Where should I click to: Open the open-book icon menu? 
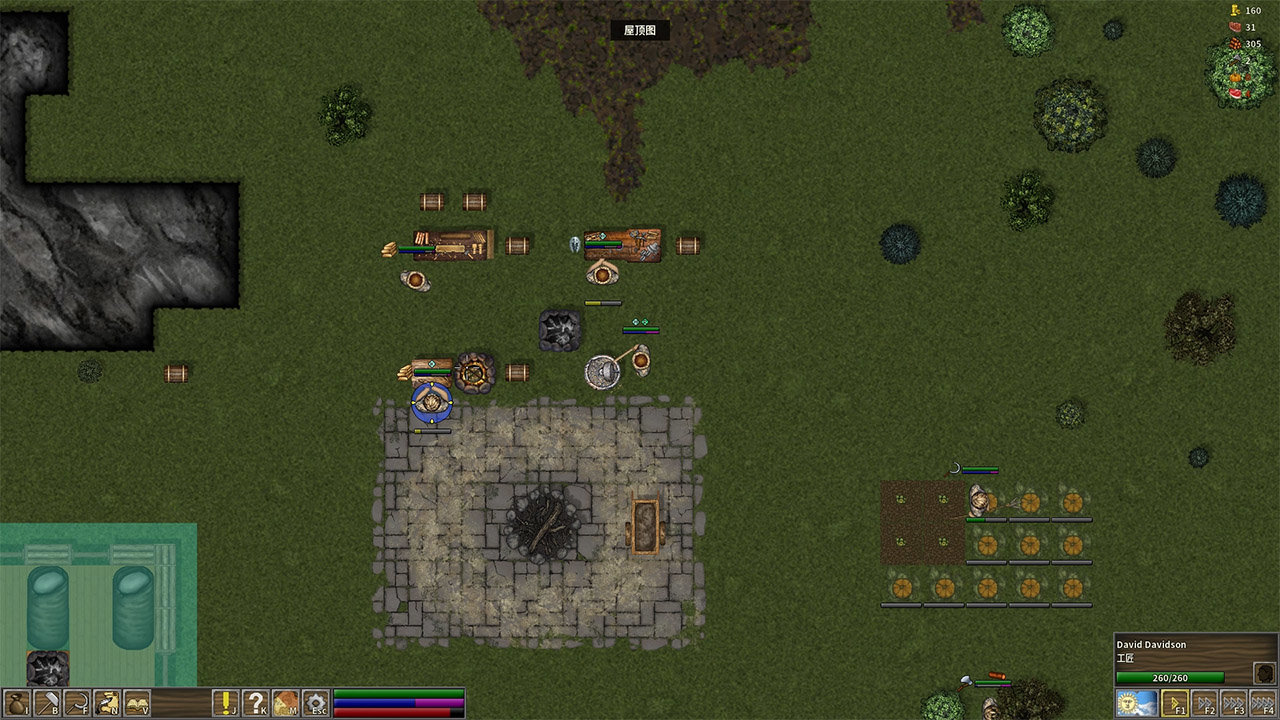click(x=136, y=703)
